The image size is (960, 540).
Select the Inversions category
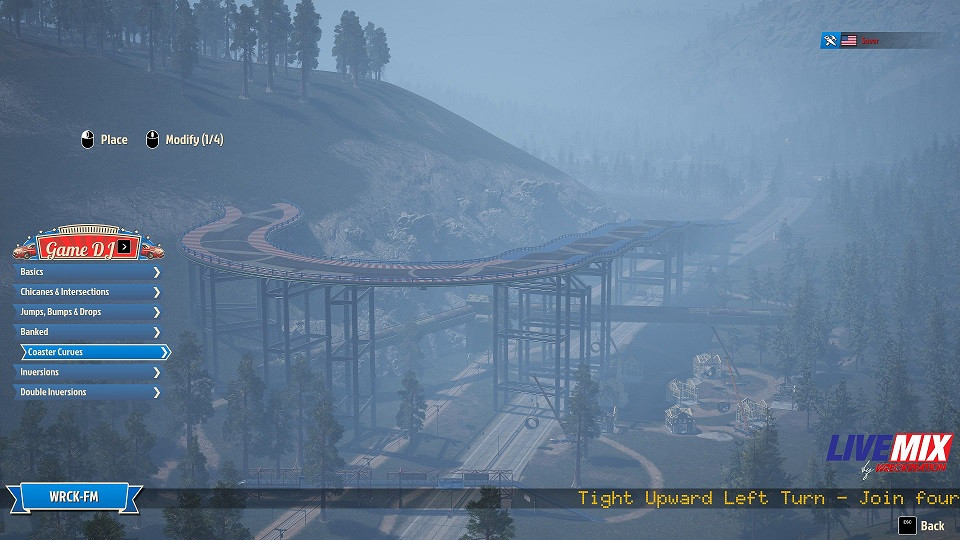point(87,372)
